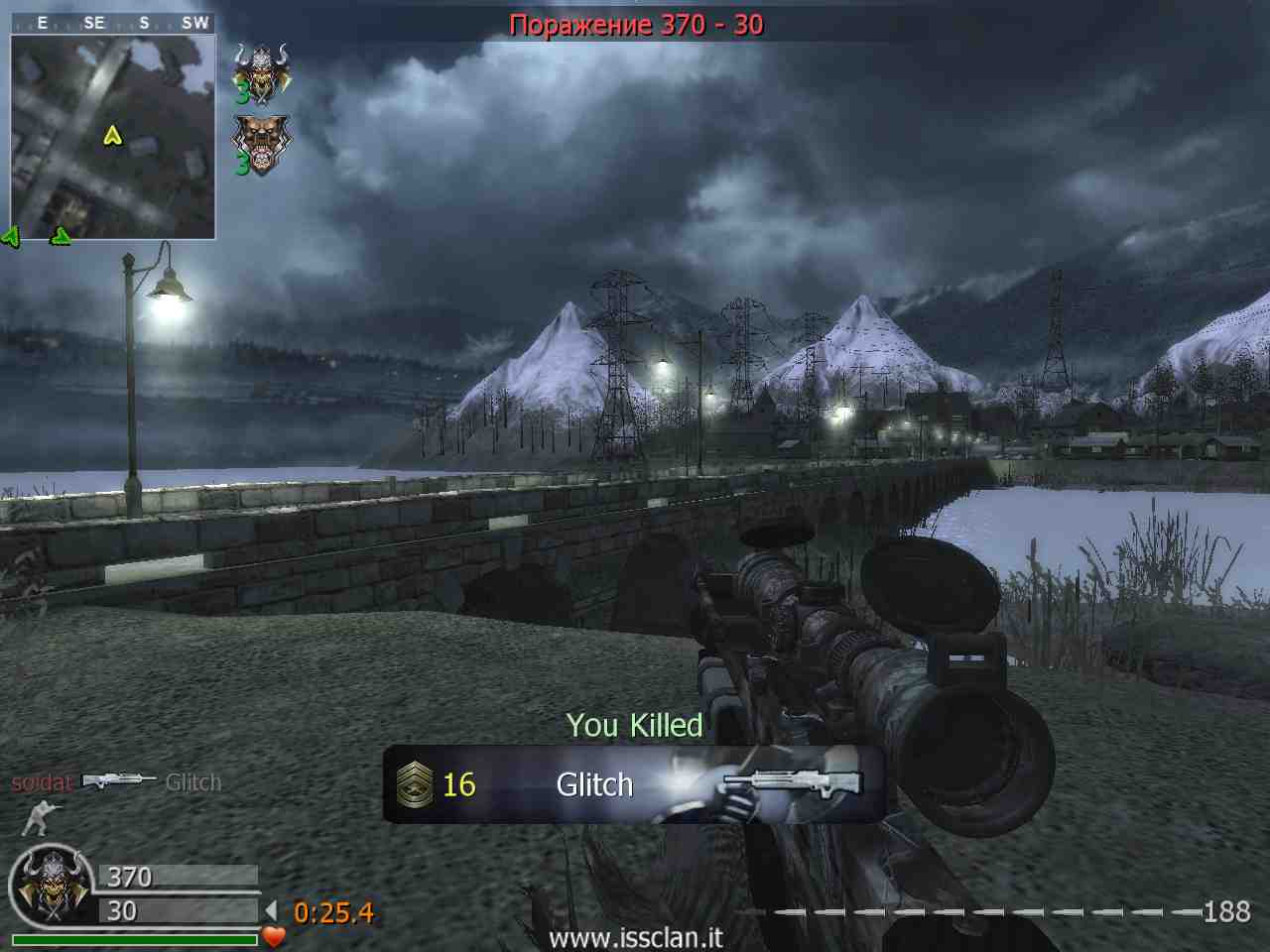
Task: Click the soldier stance indicator icon
Action: pyautogui.click(x=42, y=818)
